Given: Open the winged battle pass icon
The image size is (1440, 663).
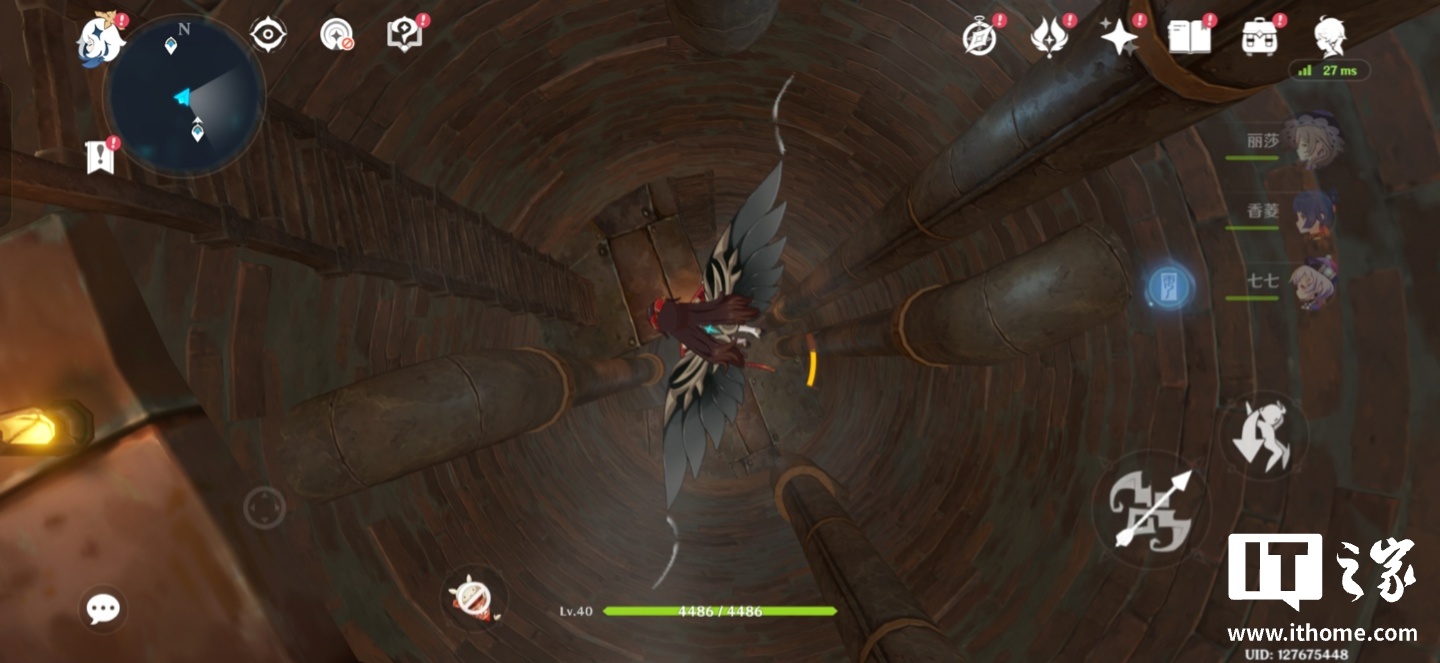Looking at the screenshot, I should pos(1049,38).
